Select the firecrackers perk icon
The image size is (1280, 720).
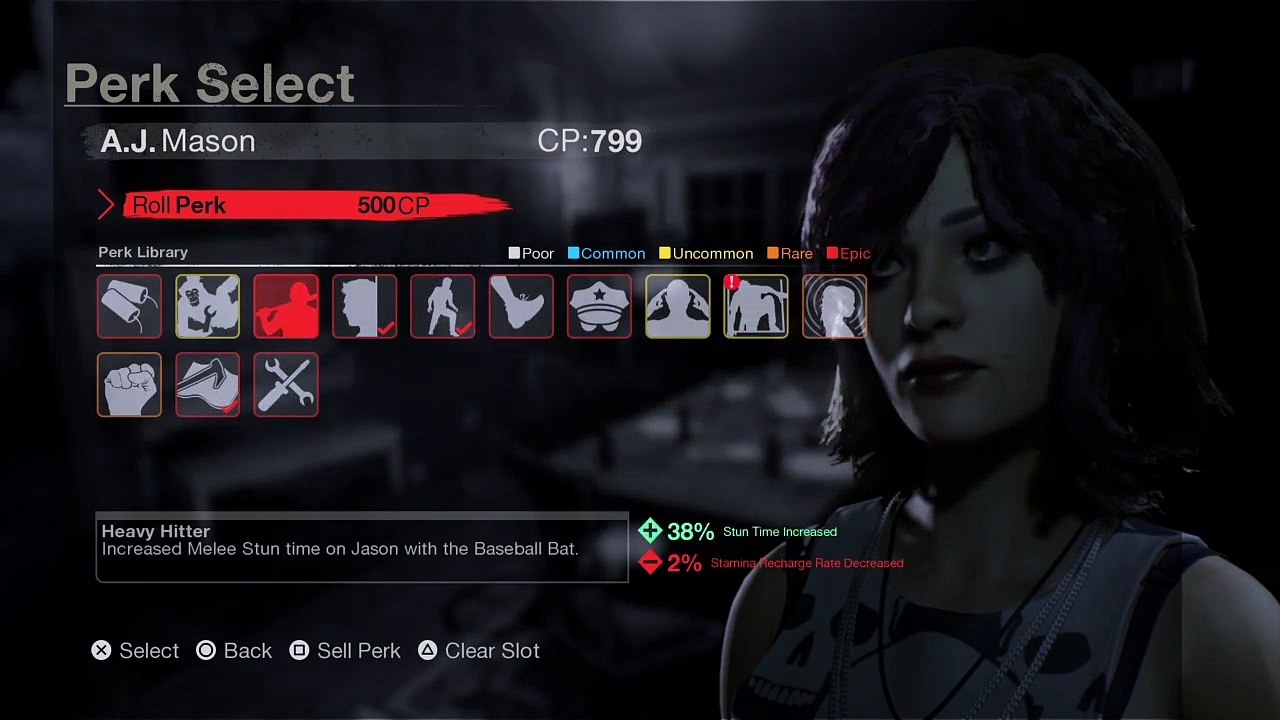tap(130, 306)
